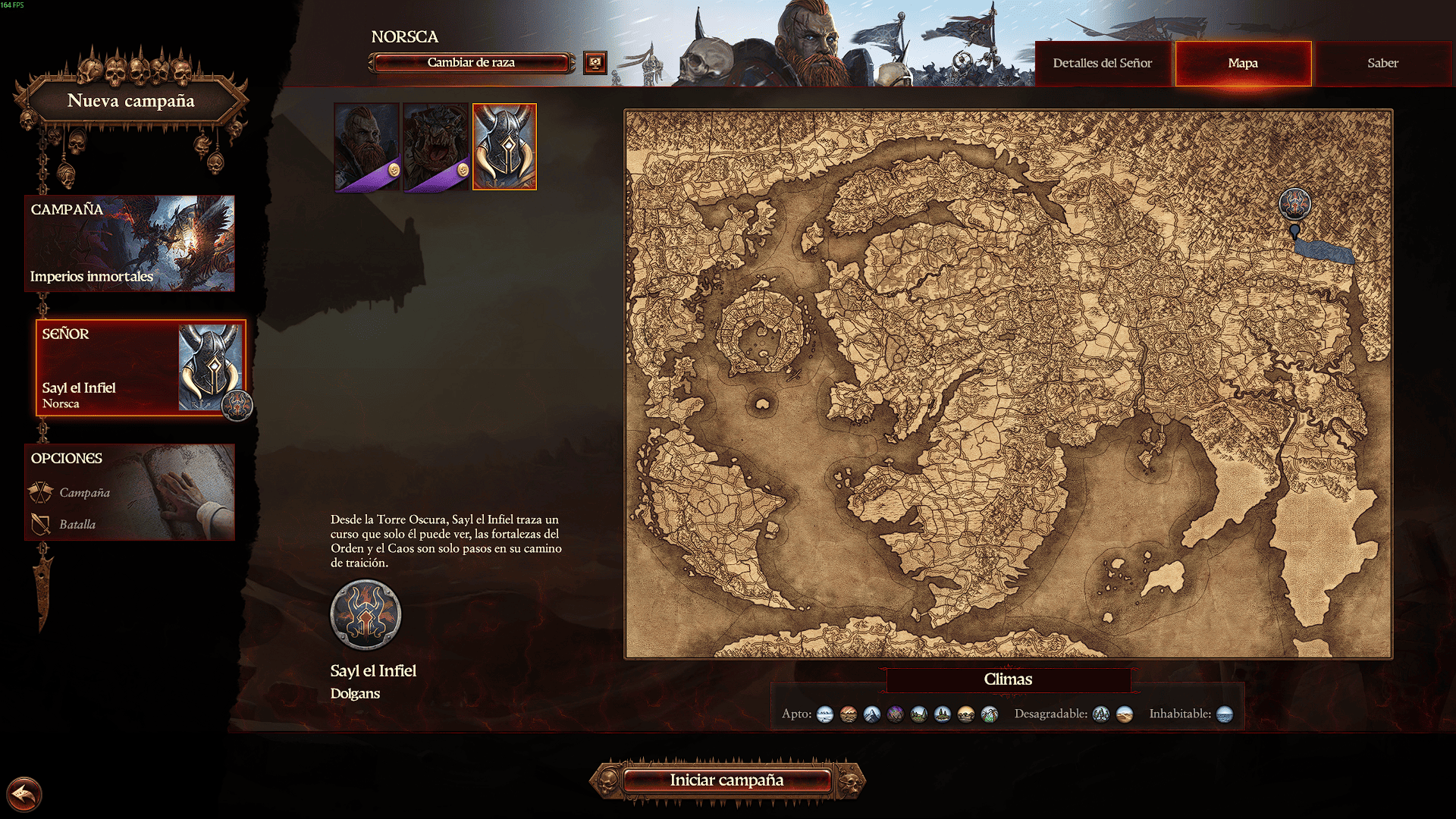The width and height of the screenshot is (1456, 819).
Task: Start the campaign with Iniciar campaña
Action: [726, 780]
